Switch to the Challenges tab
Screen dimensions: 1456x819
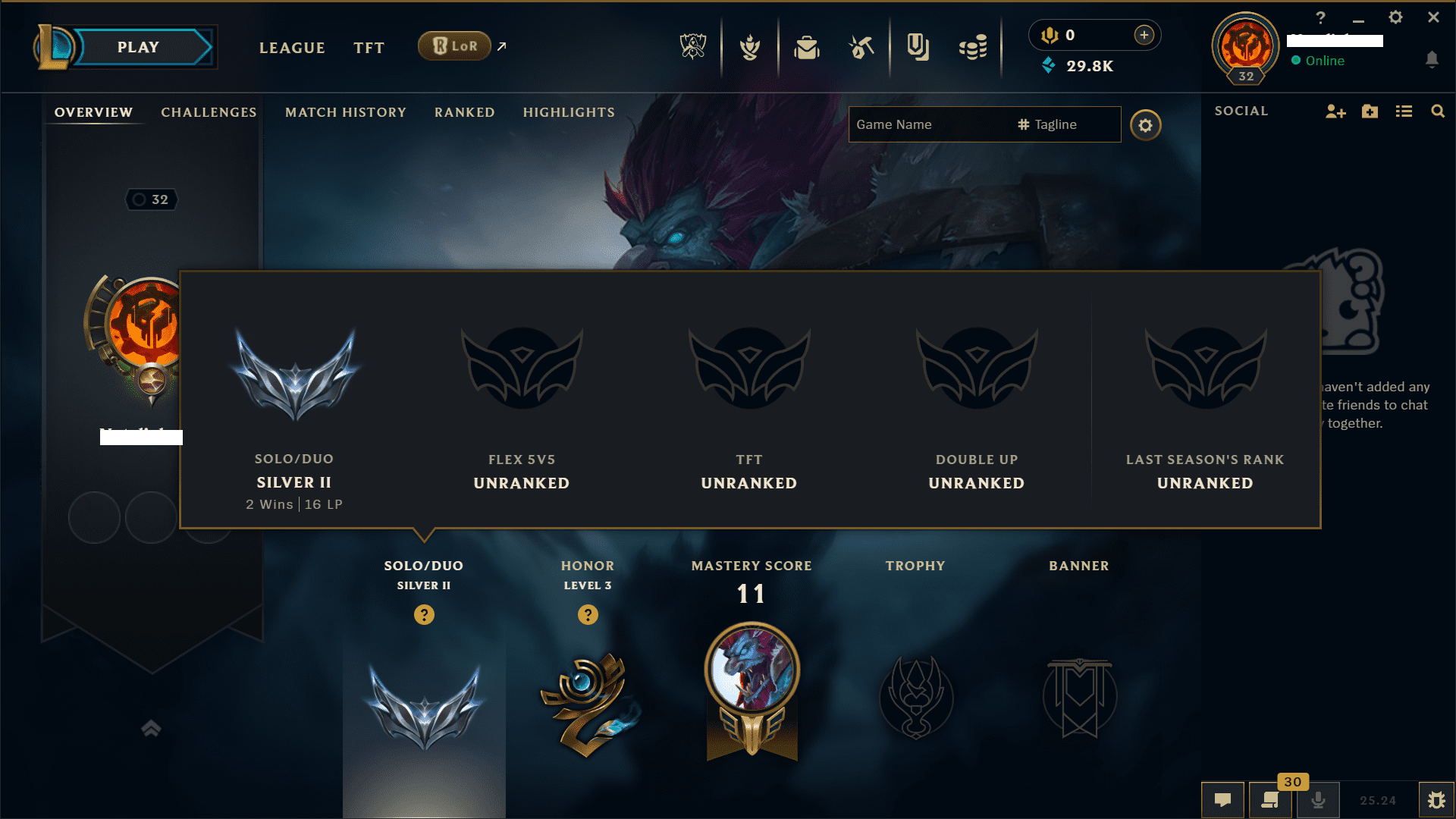coord(208,112)
